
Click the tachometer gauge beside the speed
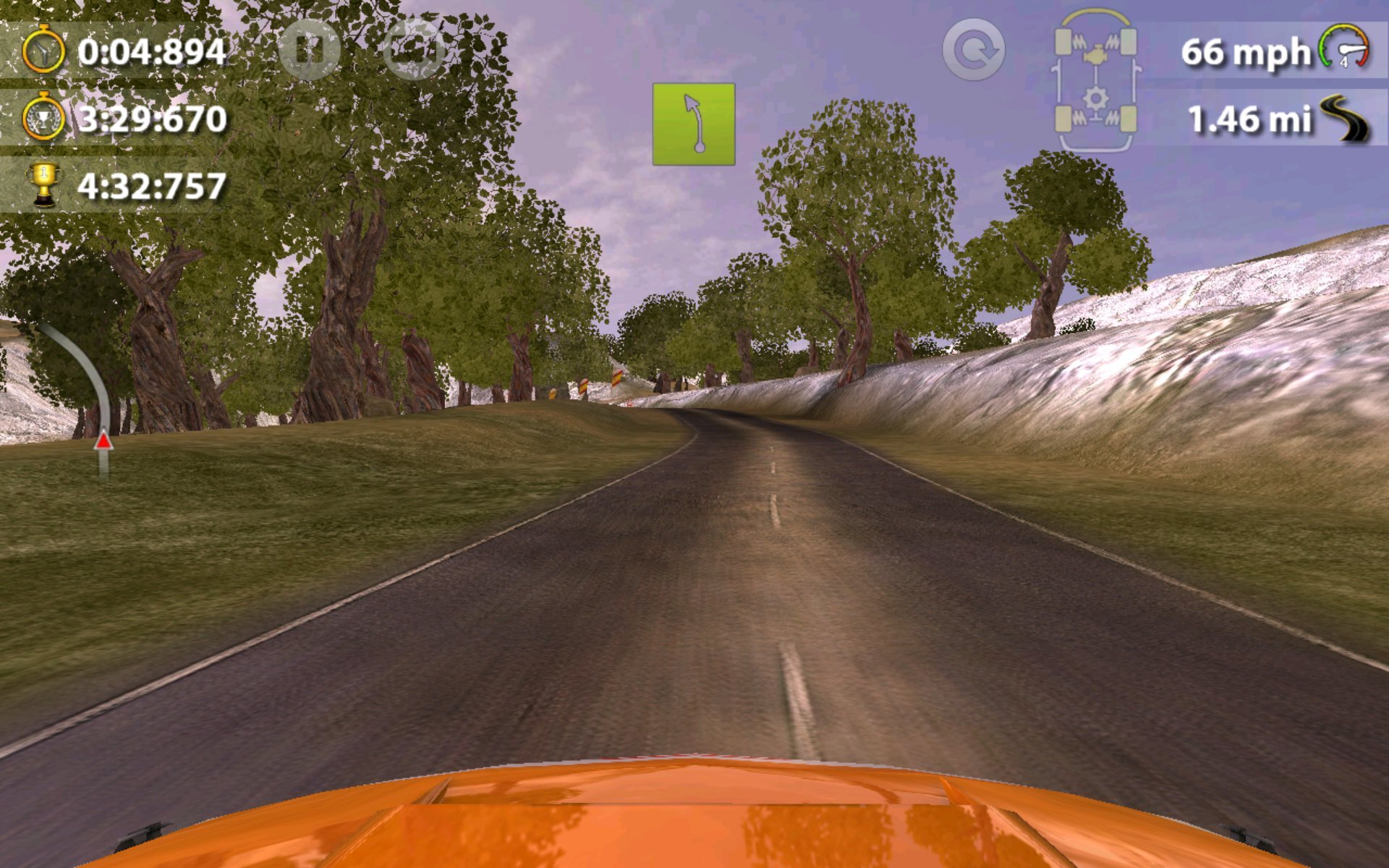click(x=1346, y=47)
